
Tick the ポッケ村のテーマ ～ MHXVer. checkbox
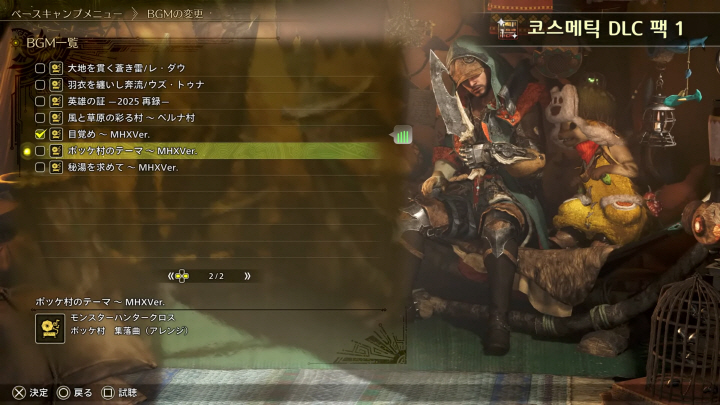click(x=40, y=151)
